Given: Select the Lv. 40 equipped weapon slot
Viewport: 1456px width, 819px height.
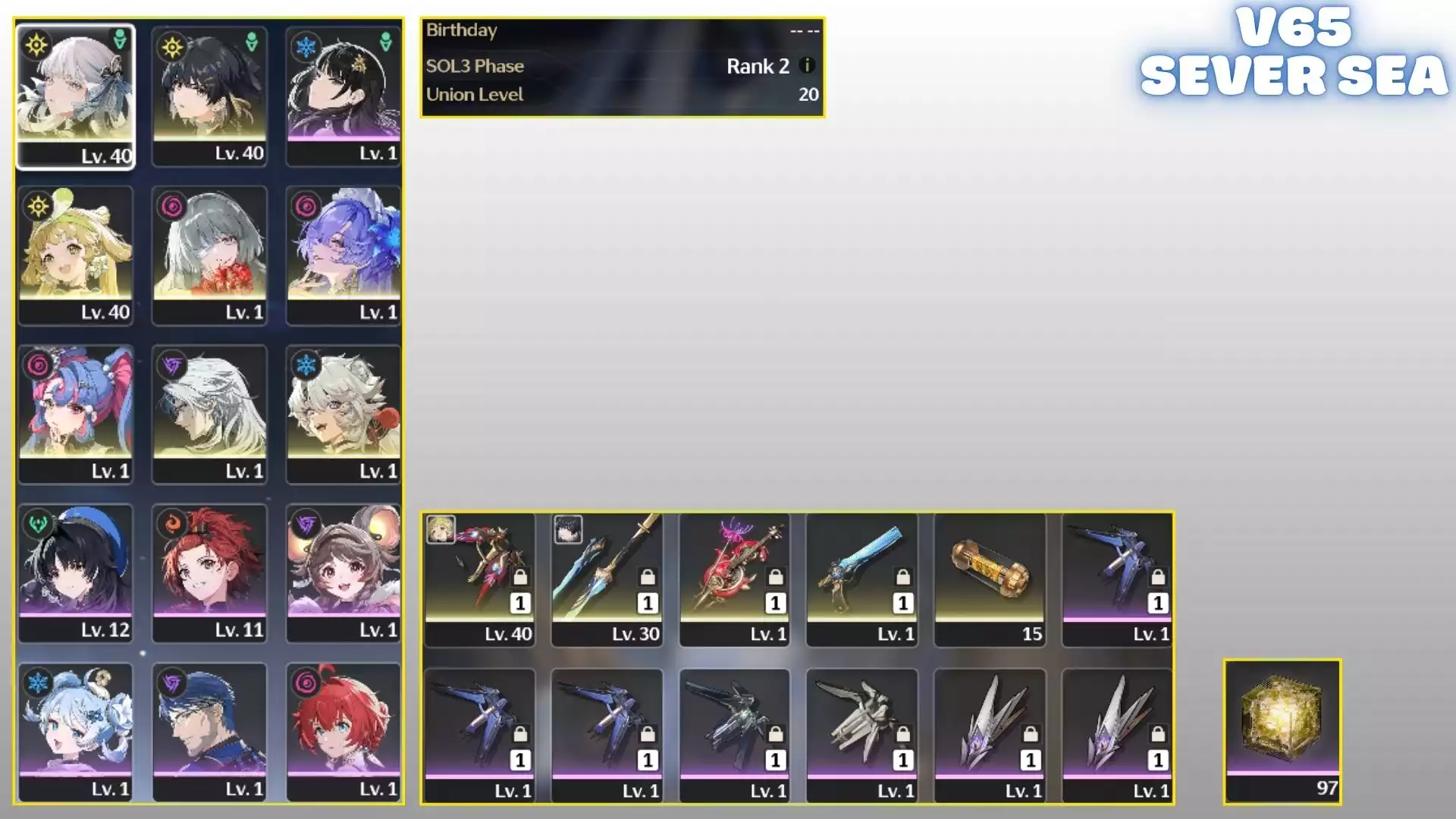Looking at the screenshot, I should point(479,579).
